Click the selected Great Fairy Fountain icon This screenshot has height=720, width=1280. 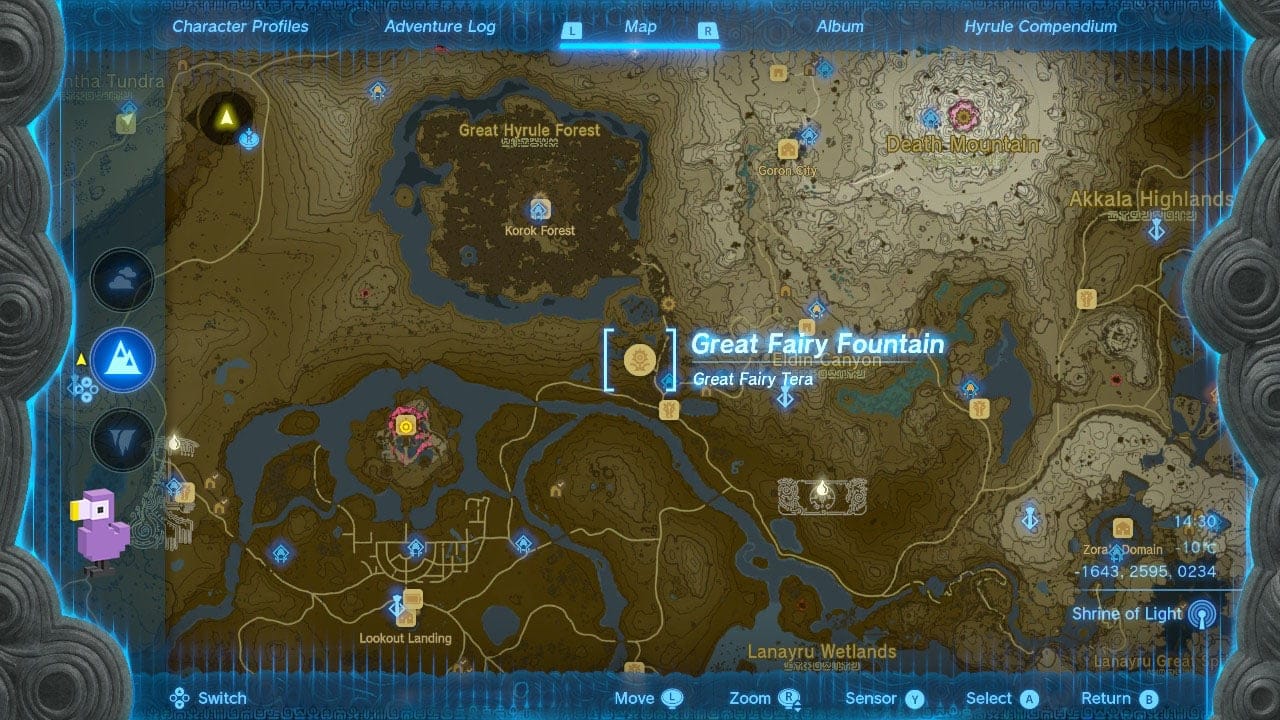point(640,358)
